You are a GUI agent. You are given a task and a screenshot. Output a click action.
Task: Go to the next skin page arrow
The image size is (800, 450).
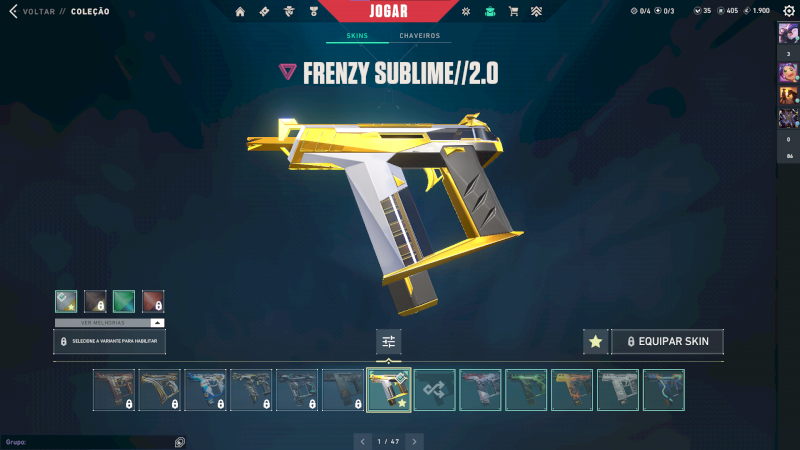(x=414, y=440)
